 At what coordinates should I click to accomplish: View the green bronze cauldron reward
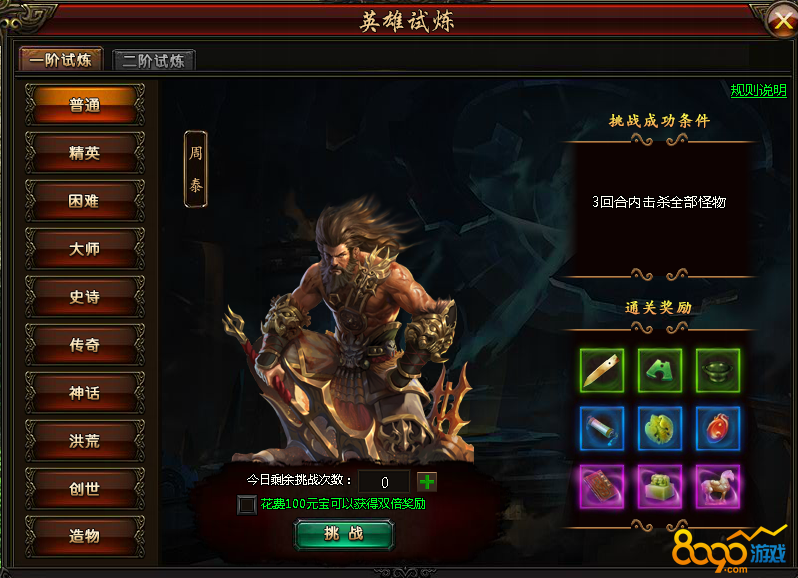pos(717,371)
